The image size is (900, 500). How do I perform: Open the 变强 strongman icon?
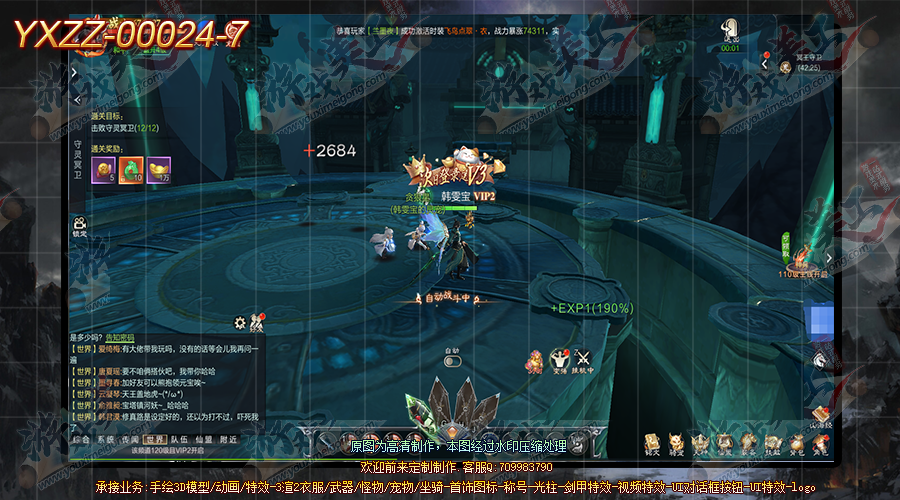[x=560, y=358]
